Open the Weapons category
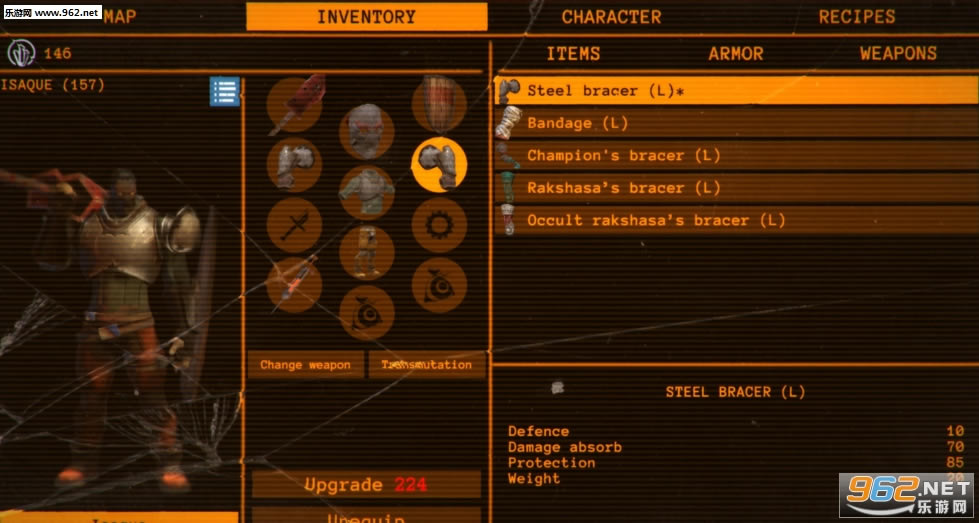 point(898,54)
